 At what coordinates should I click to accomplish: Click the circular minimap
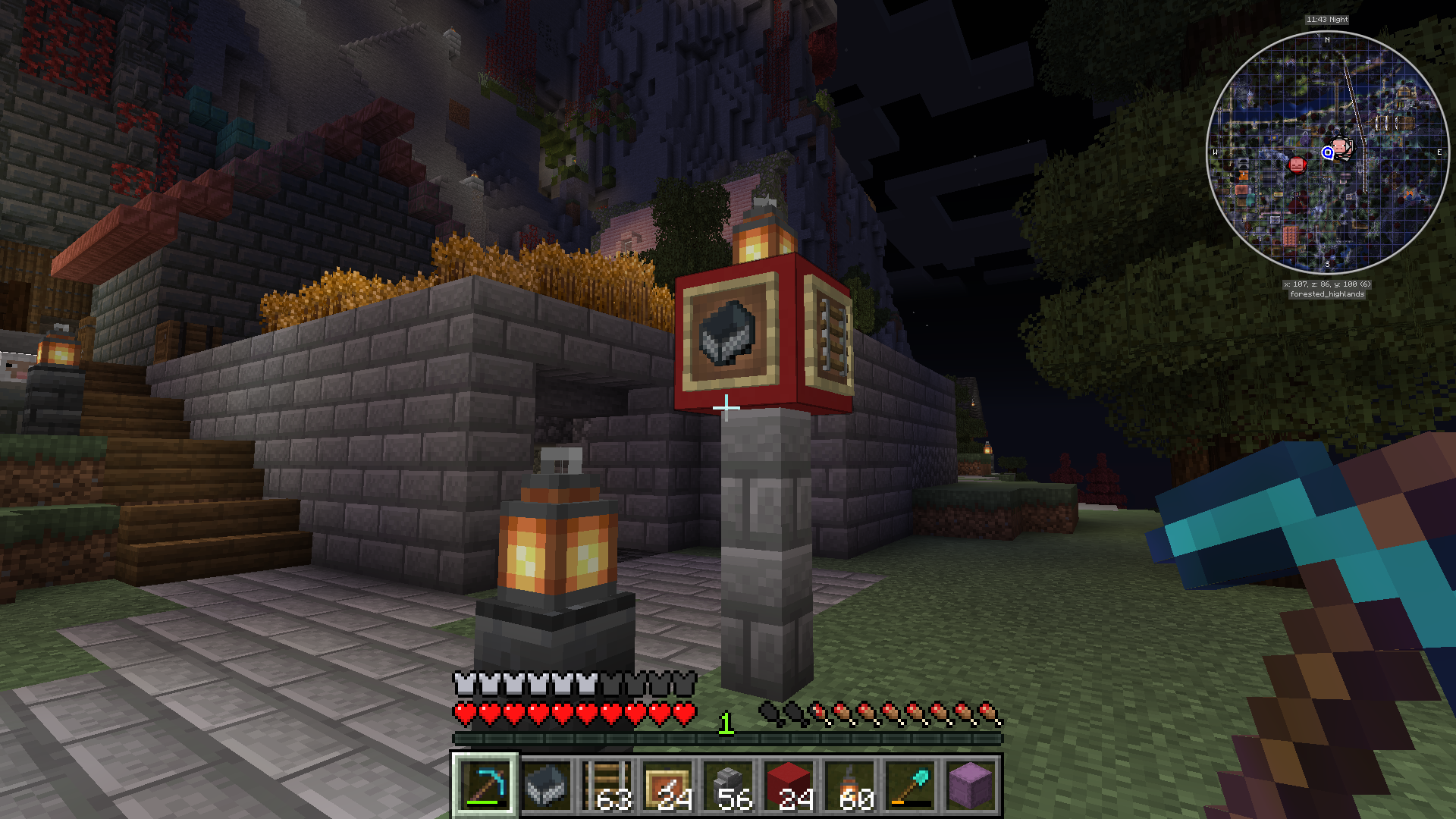pos(1327,152)
